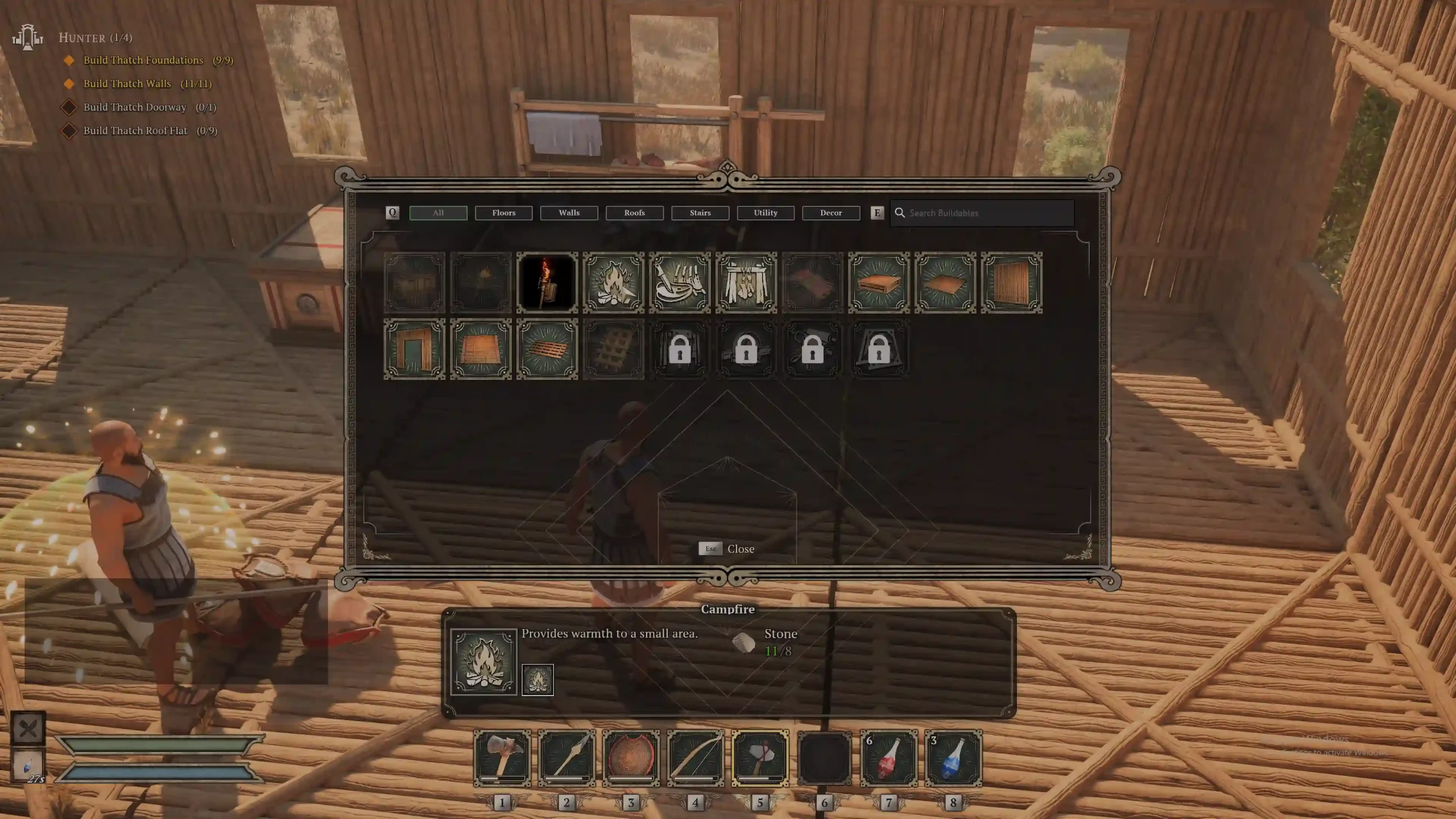Select the bow in the hotbar
This screenshot has height=819, width=1456.
tap(696, 758)
